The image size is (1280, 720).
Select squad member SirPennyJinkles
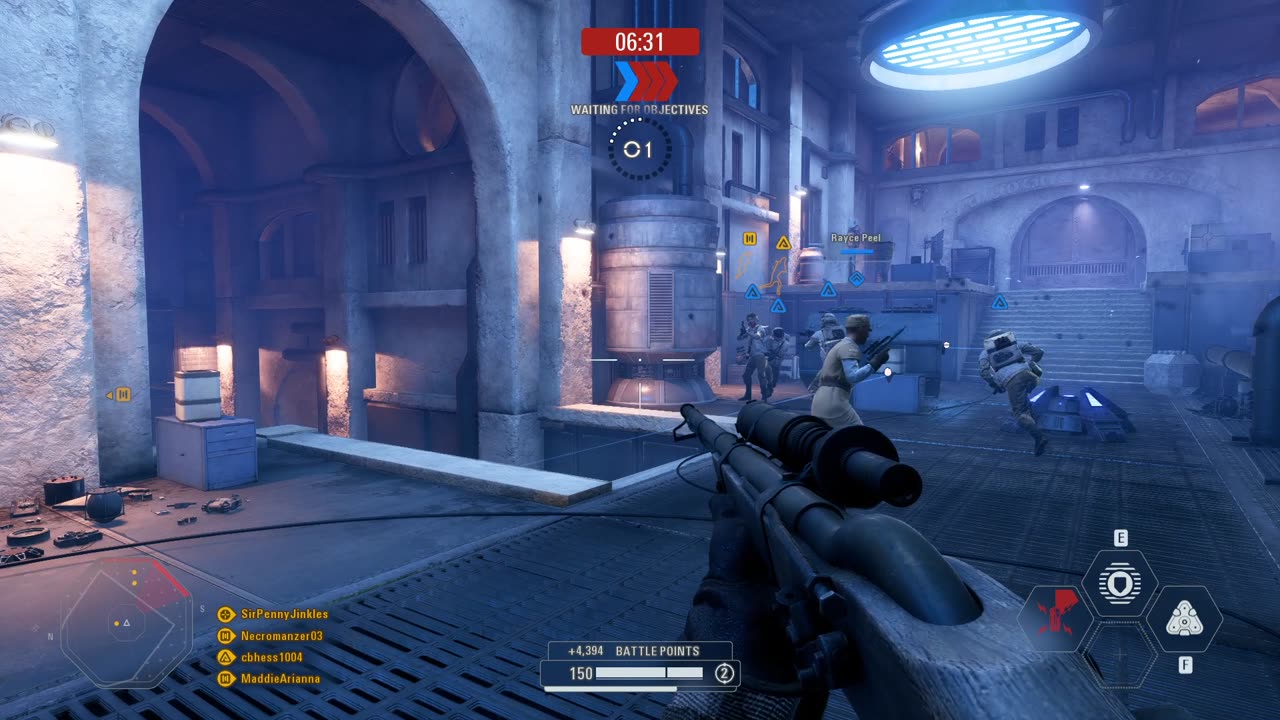(x=284, y=614)
